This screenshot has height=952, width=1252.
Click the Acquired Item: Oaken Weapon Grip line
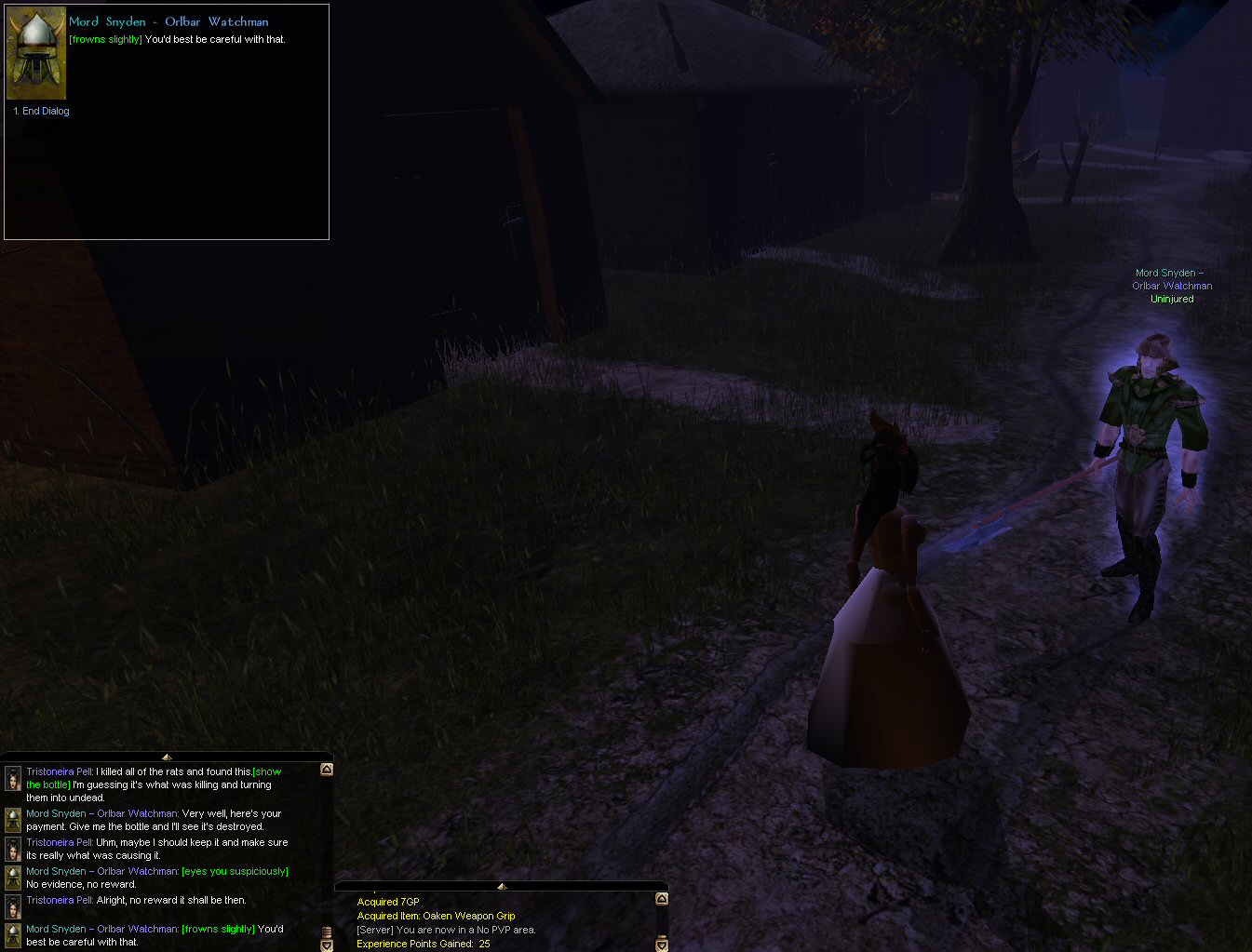point(436,916)
